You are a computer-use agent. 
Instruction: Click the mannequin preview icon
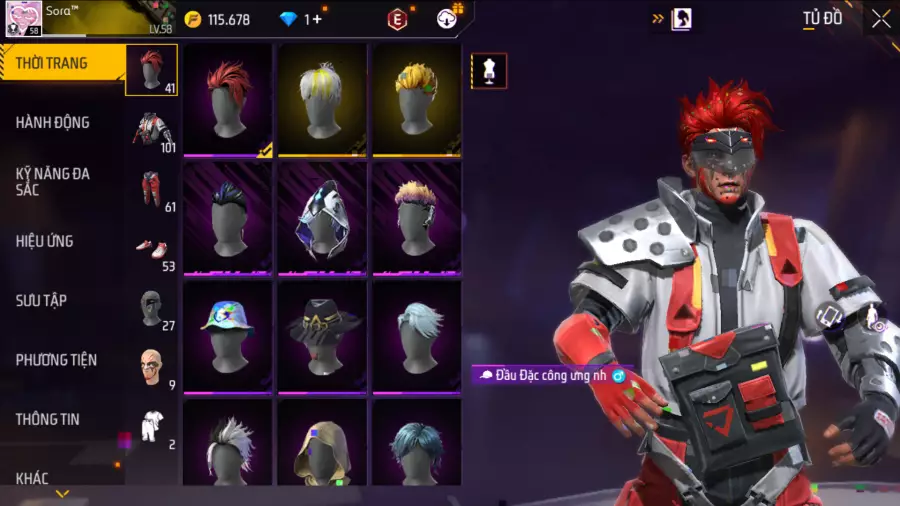point(489,71)
